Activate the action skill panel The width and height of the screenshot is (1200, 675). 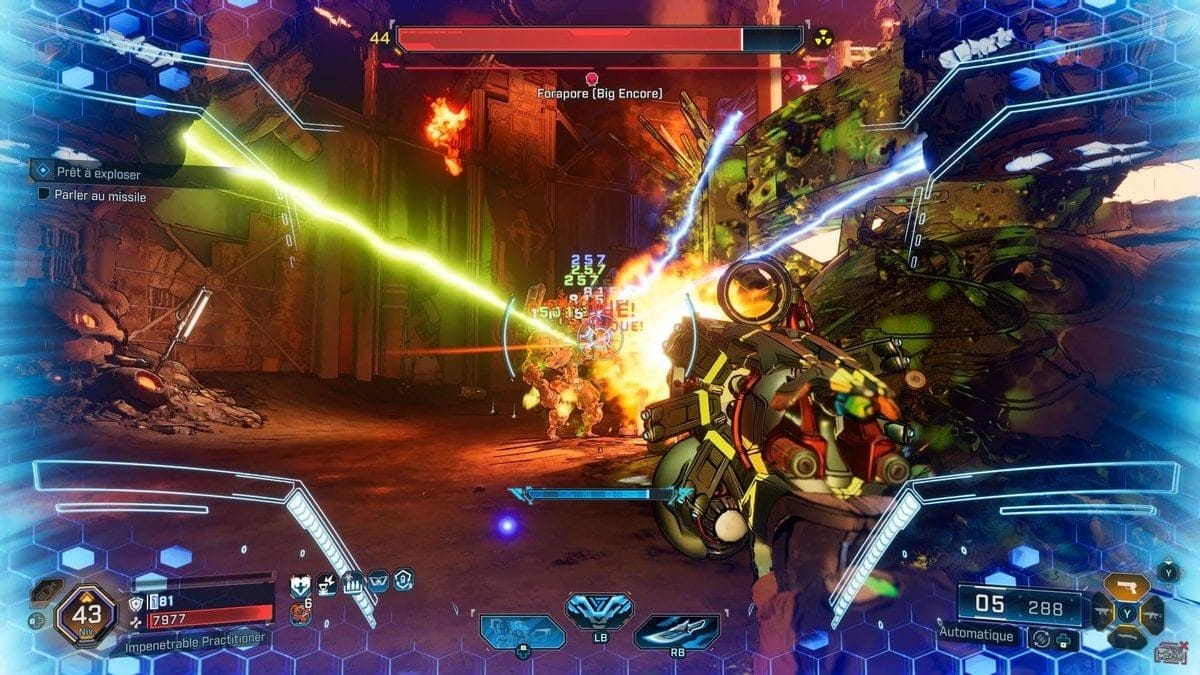[x=521, y=632]
